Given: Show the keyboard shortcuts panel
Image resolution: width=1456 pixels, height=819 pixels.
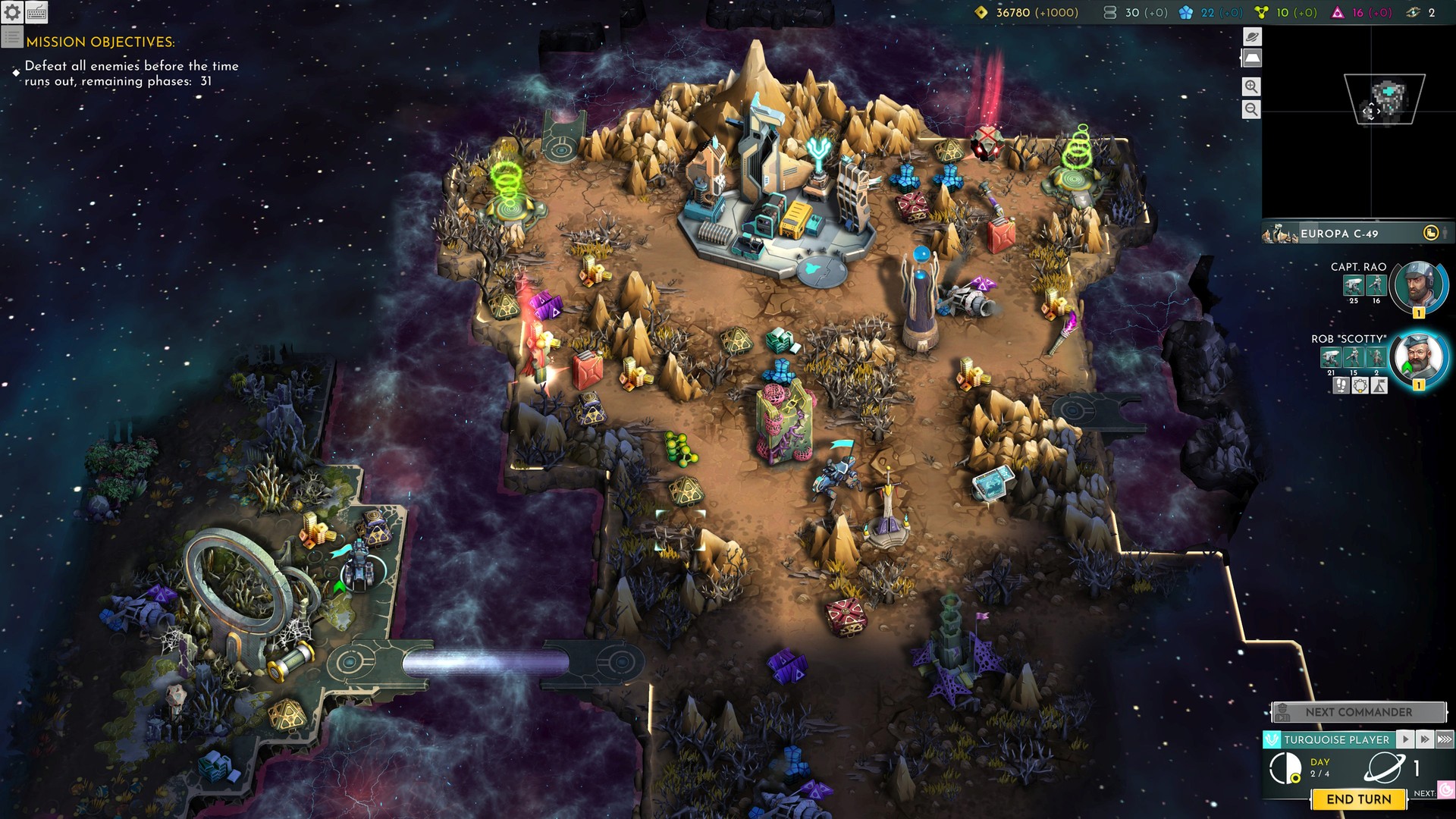Looking at the screenshot, I should coord(36,12).
